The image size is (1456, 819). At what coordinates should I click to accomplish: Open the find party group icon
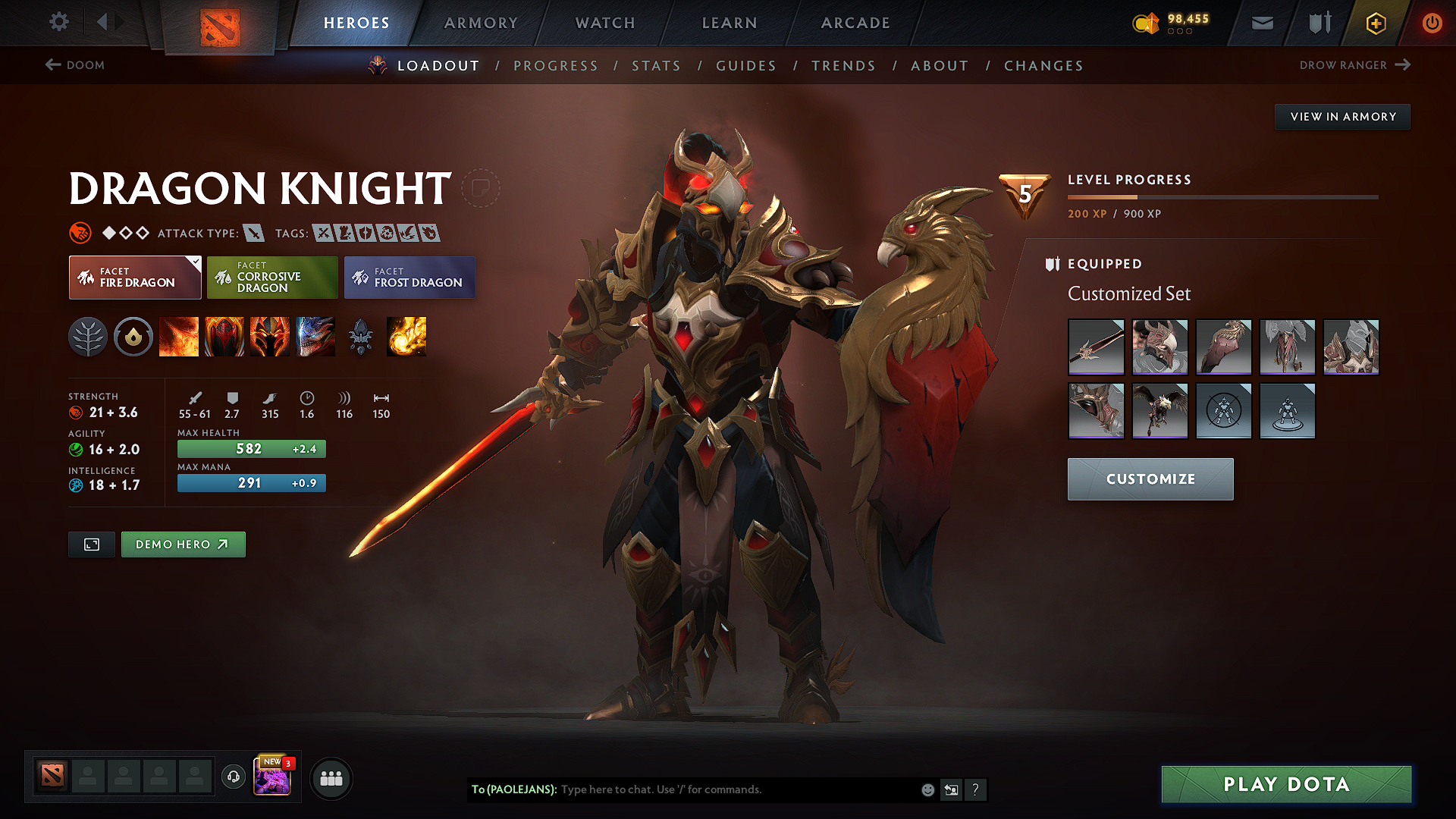[x=331, y=778]
